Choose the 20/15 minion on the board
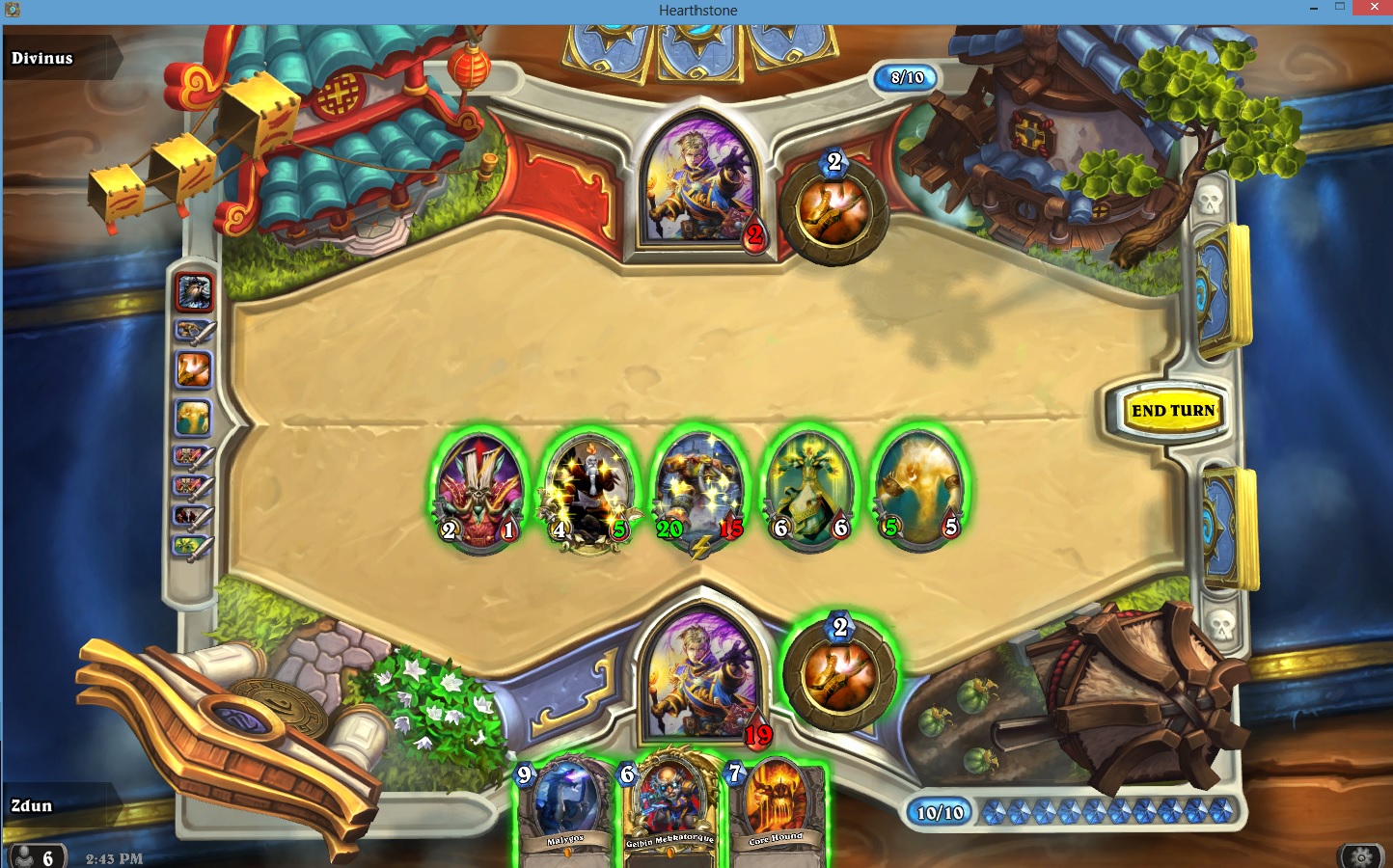 (699, 491)
